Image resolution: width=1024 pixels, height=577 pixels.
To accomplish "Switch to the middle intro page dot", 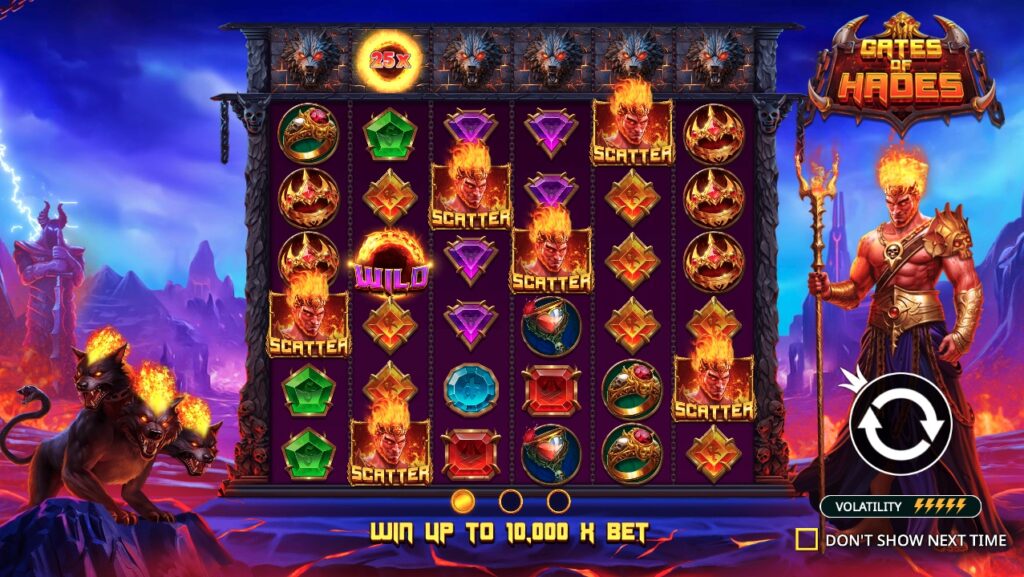I will click(511, 501).
